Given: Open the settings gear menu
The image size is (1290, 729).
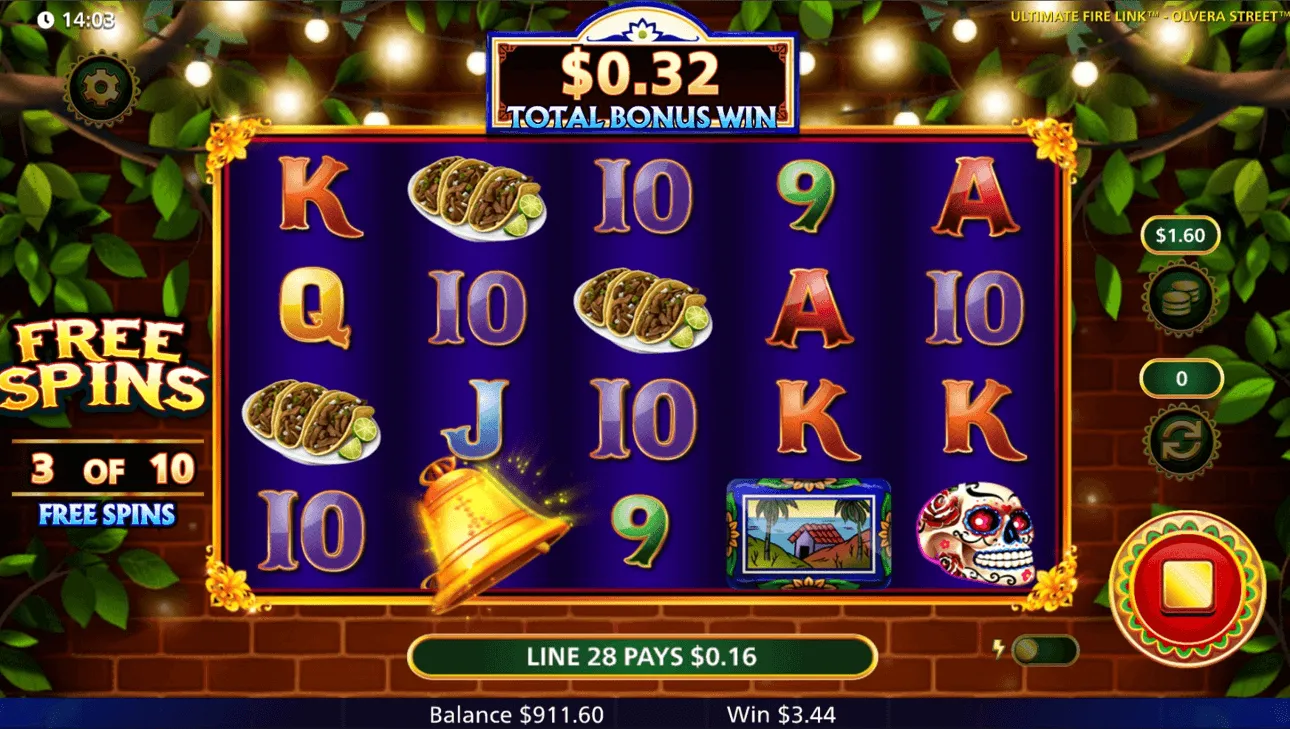Looking at the screenshot, I should tap(100, 86).
